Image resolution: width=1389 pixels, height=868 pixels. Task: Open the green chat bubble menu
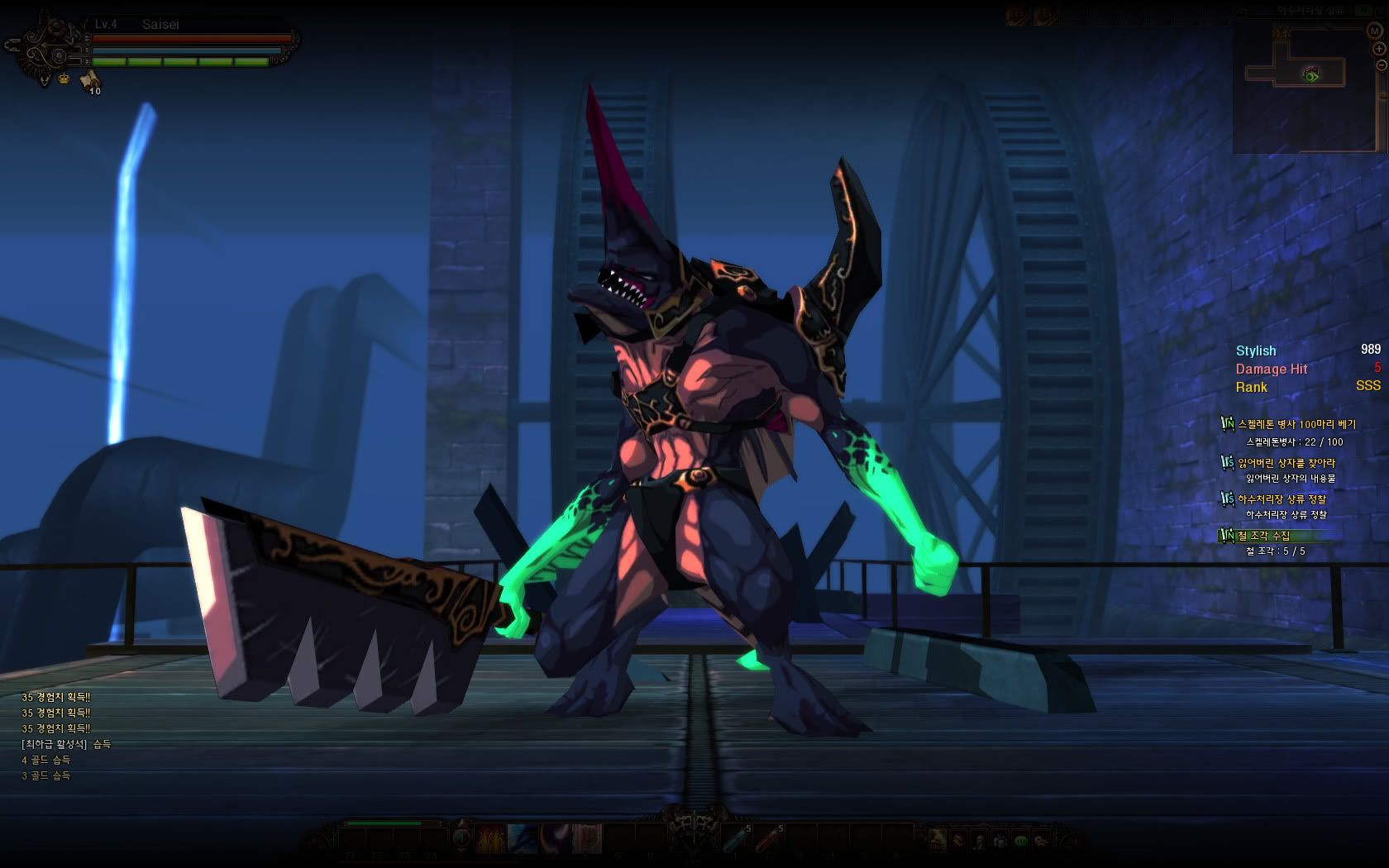[x=1021, y=841]
